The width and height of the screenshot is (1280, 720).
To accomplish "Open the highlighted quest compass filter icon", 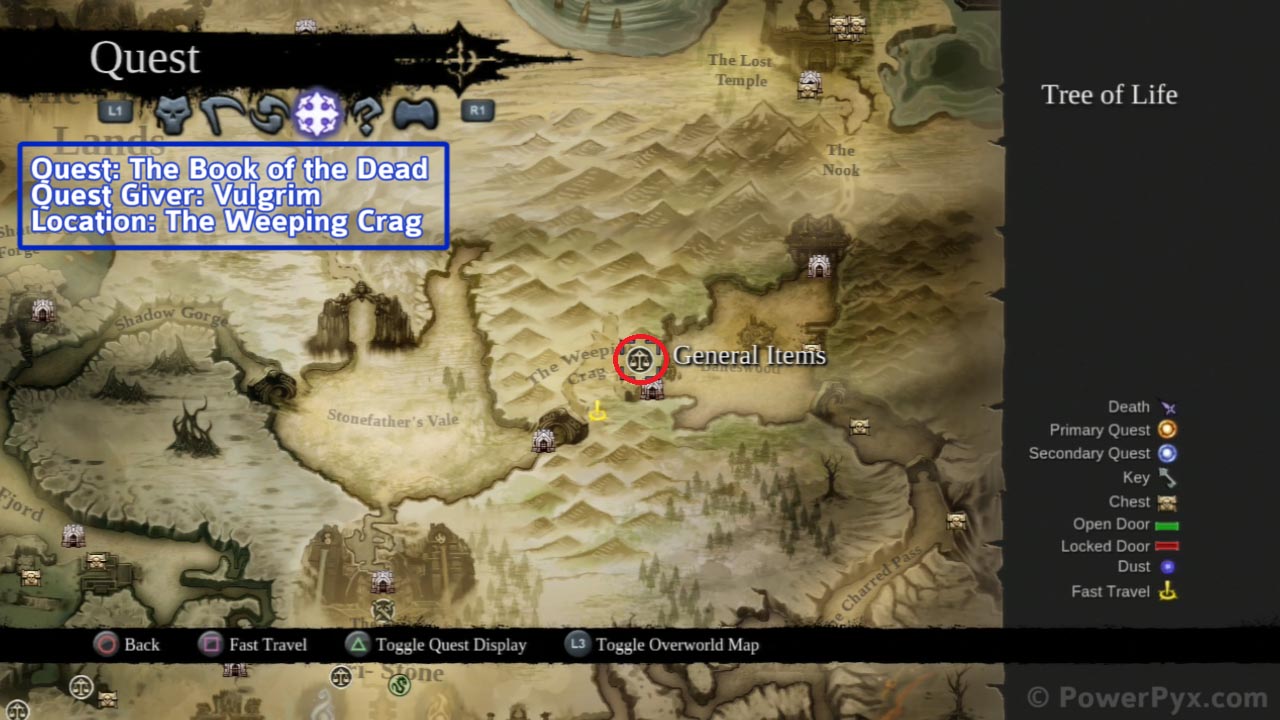I will [317, 112].
